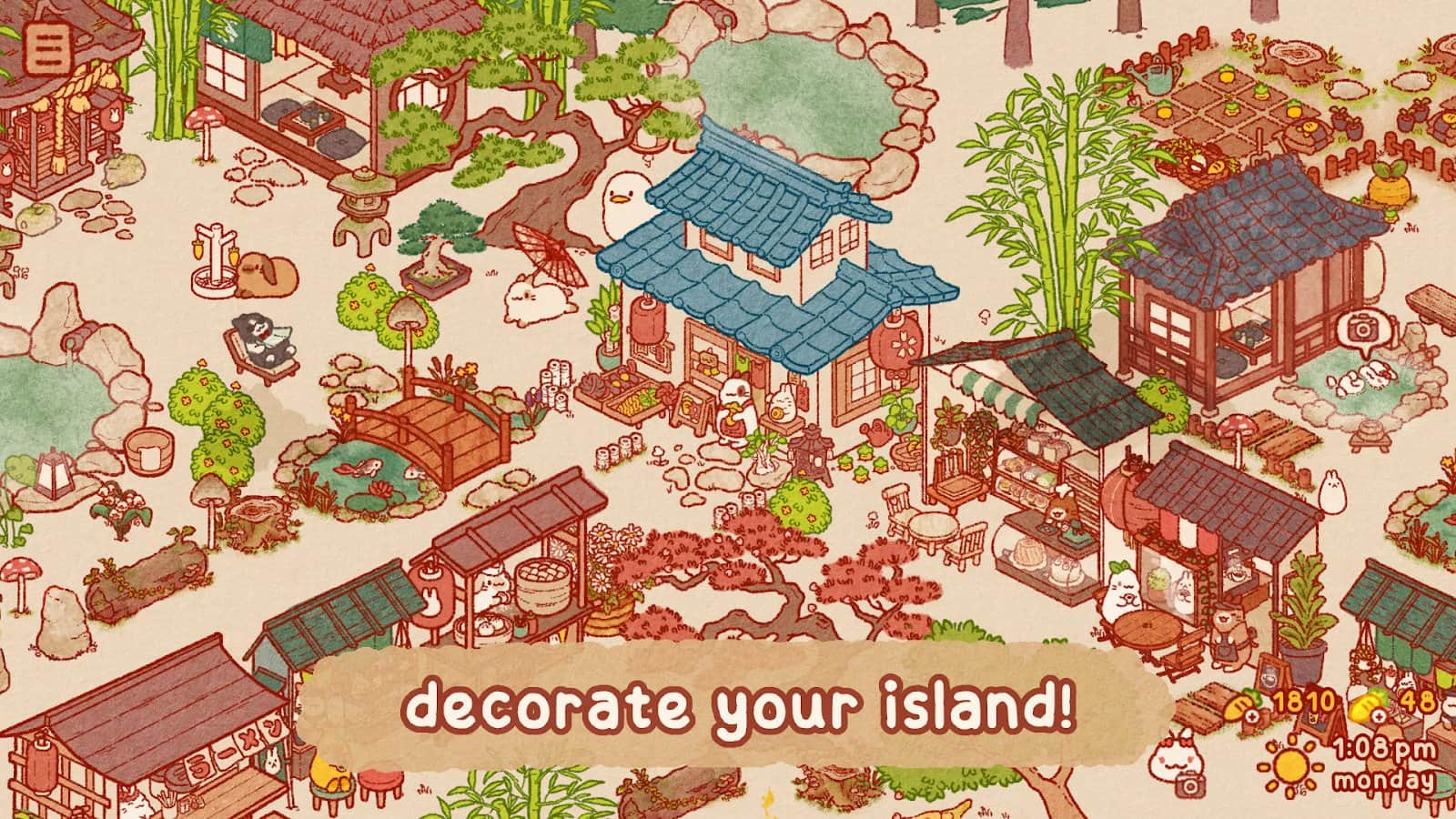Open the small menu board by the dessert cafe
This screenshot has width=1456, height=819.
[1271, 673]
